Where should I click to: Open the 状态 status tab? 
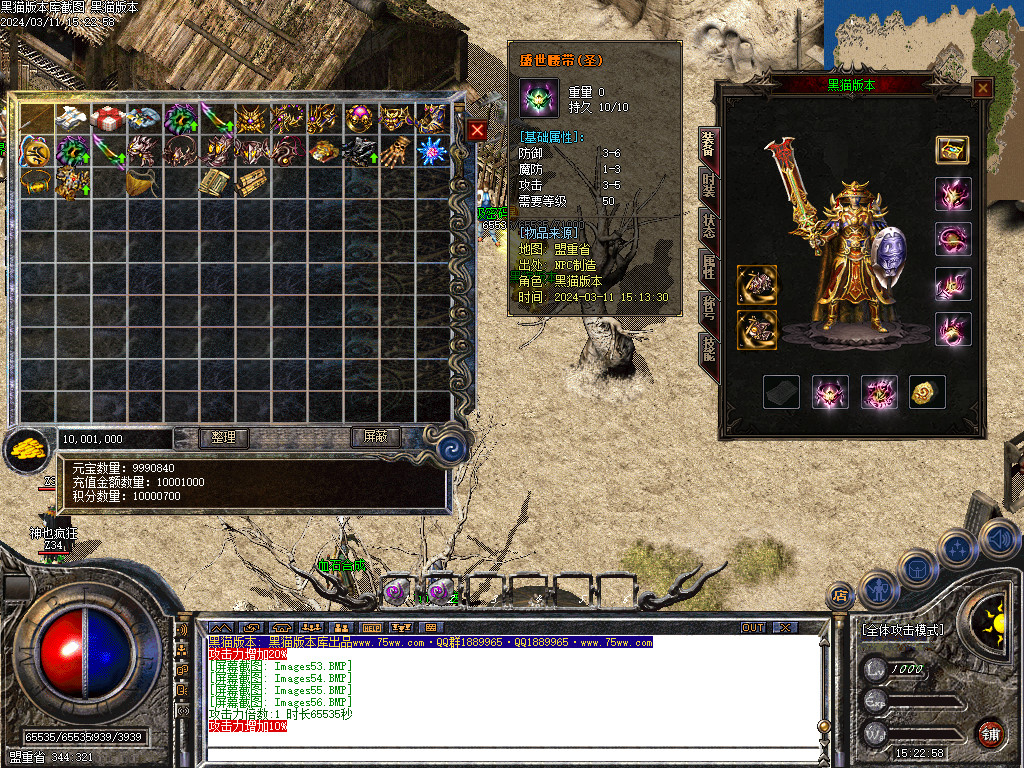pyautogui.click(x=708, y=225)
